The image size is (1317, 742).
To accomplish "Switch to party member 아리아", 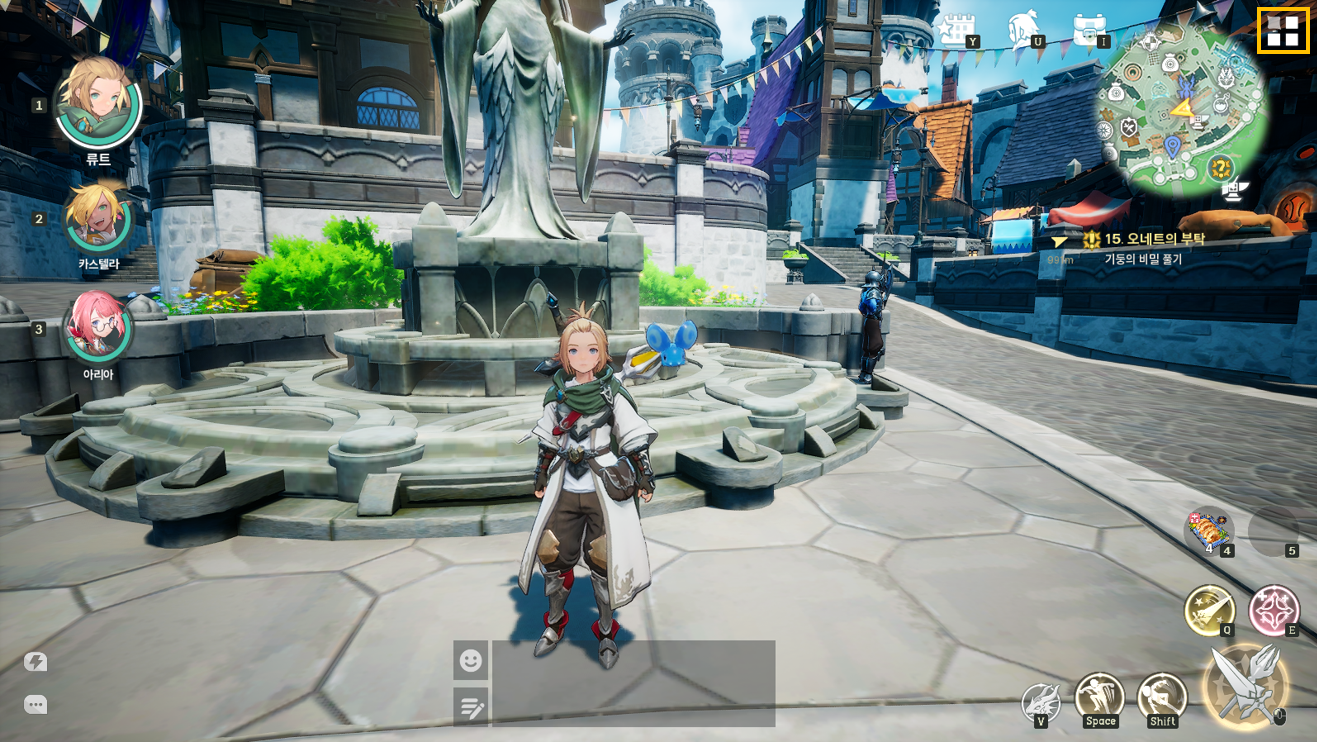I will click(97, 328).
